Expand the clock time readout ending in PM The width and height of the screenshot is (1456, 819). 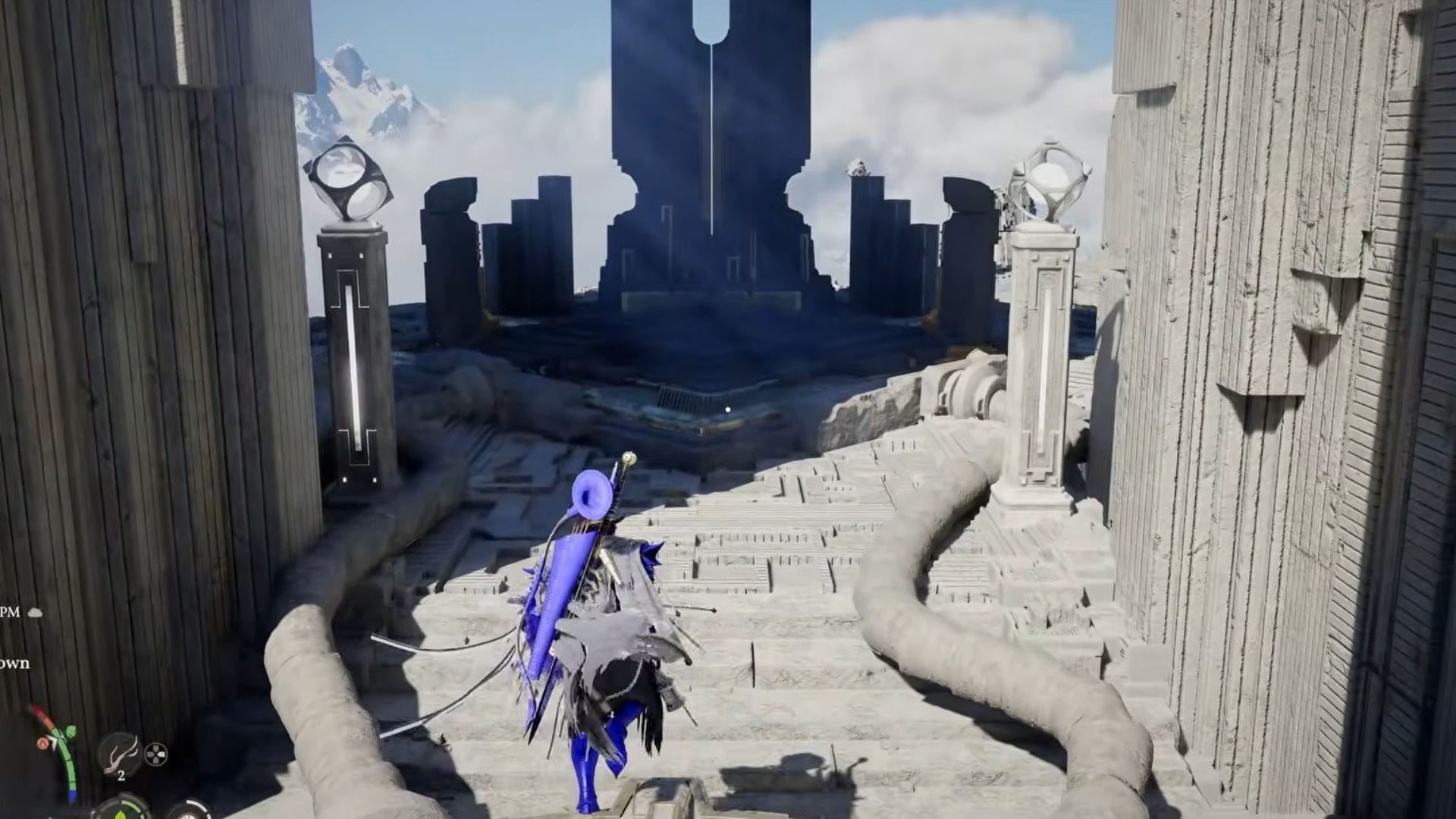[x=11, y=612]
